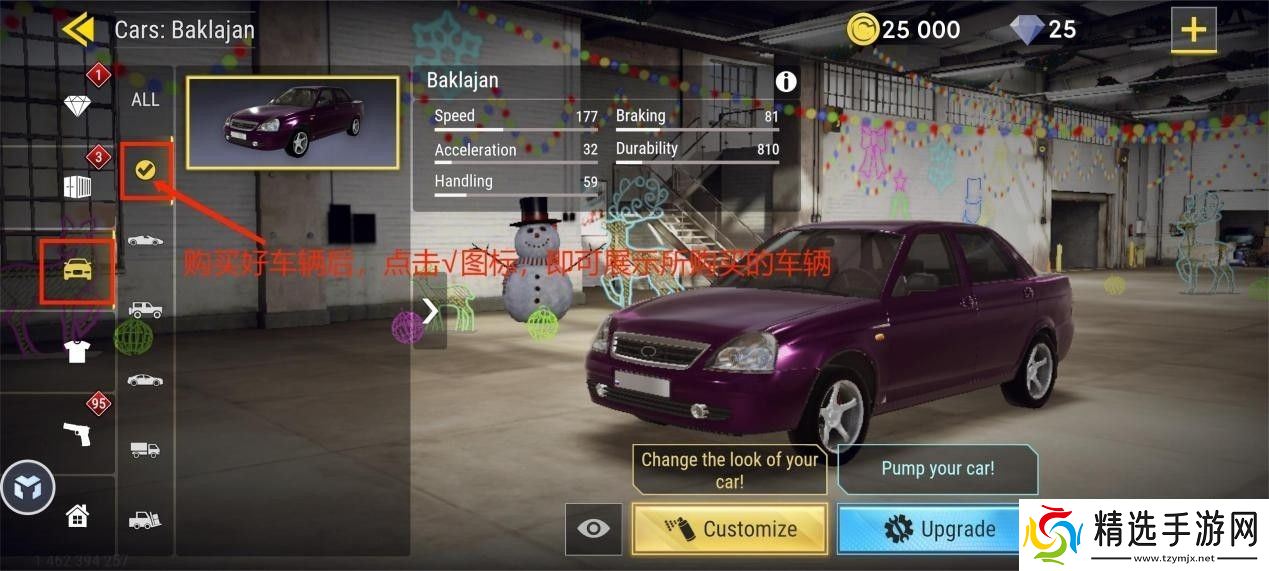Toggle the eye view button
This screenshot has width=1269, height=571.
coord(593,529)
